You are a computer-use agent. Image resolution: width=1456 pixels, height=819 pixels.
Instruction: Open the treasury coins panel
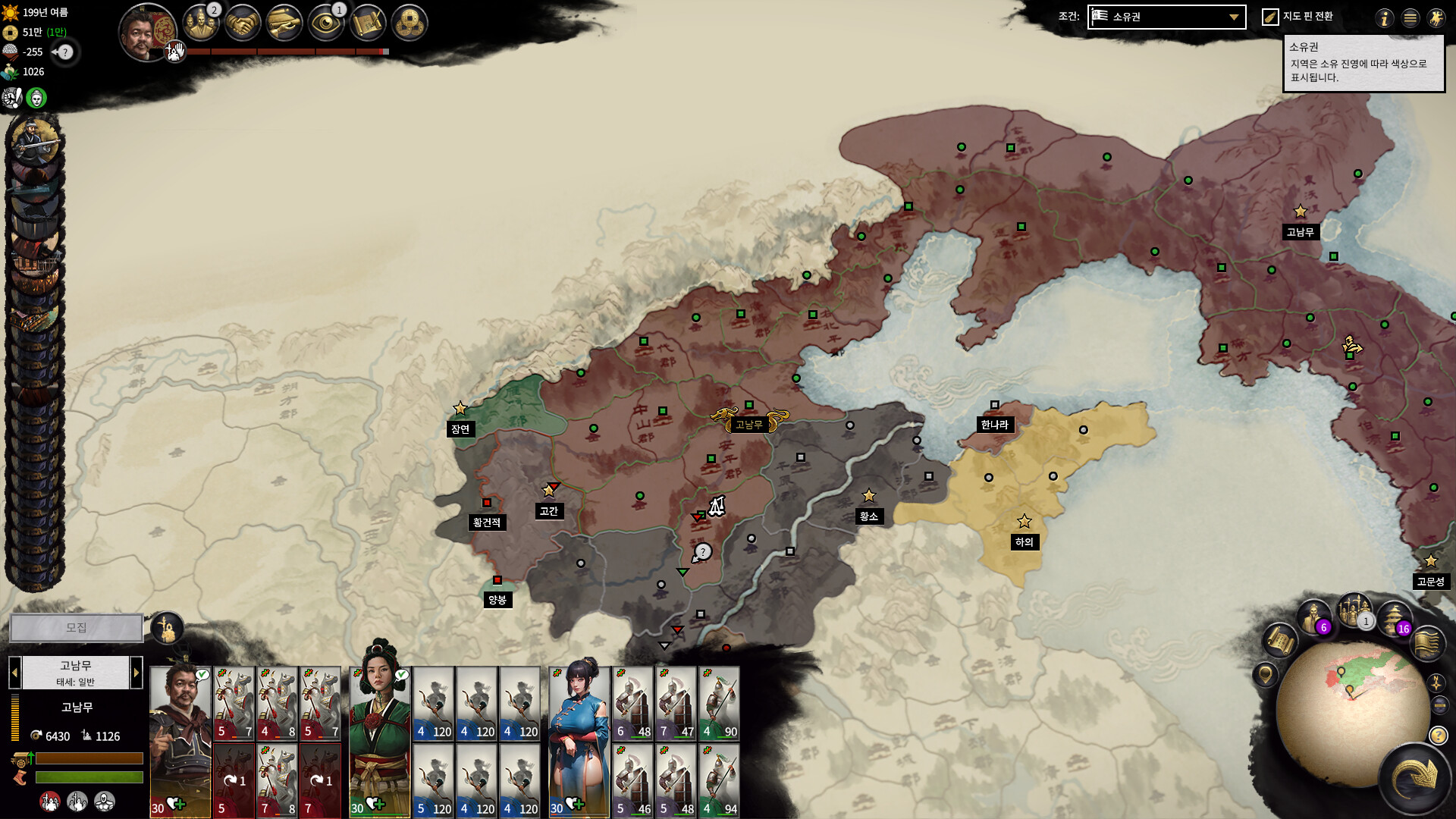click(409, 24)
